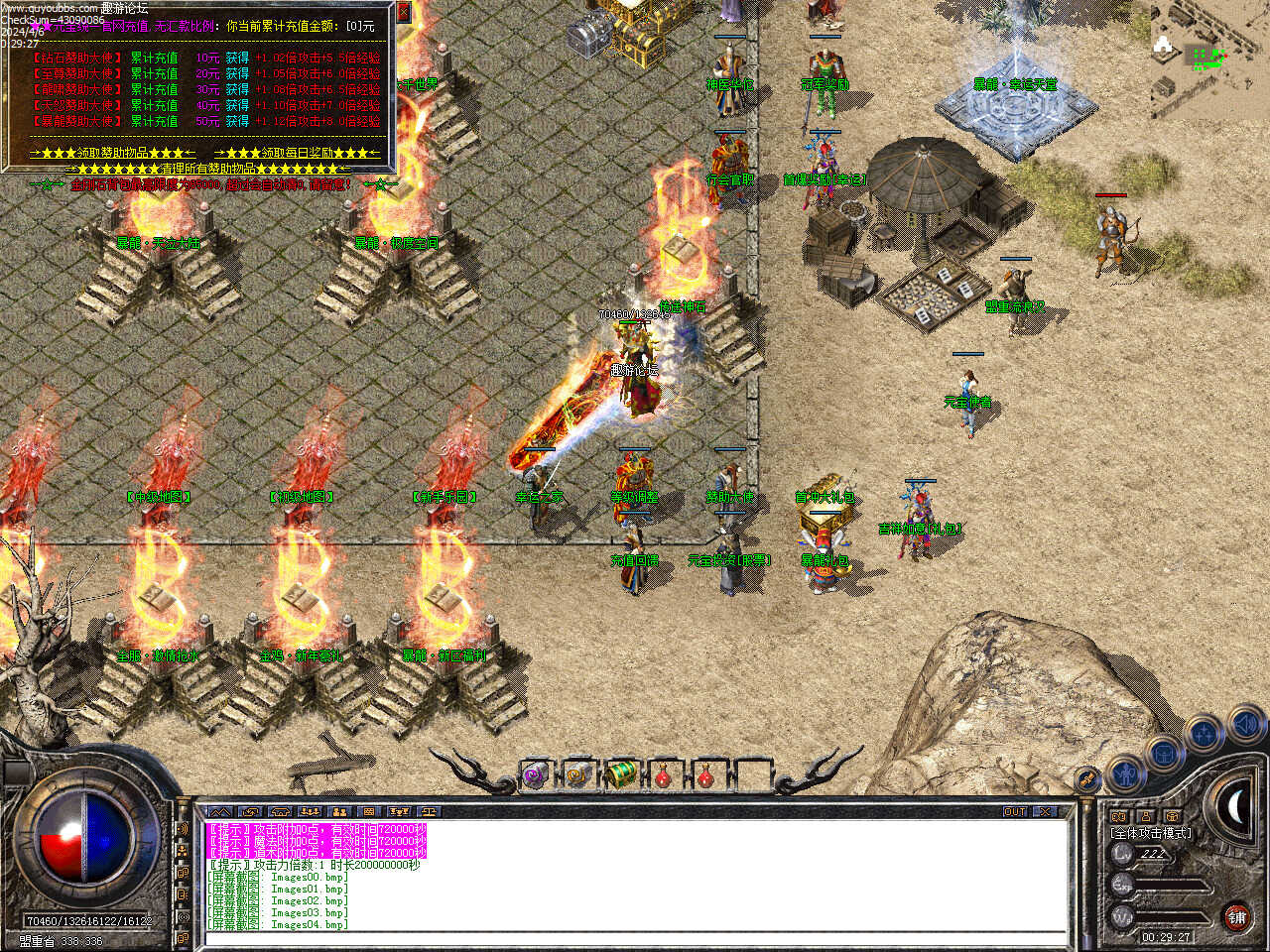Open the satellite icon button

(1086, 779)
